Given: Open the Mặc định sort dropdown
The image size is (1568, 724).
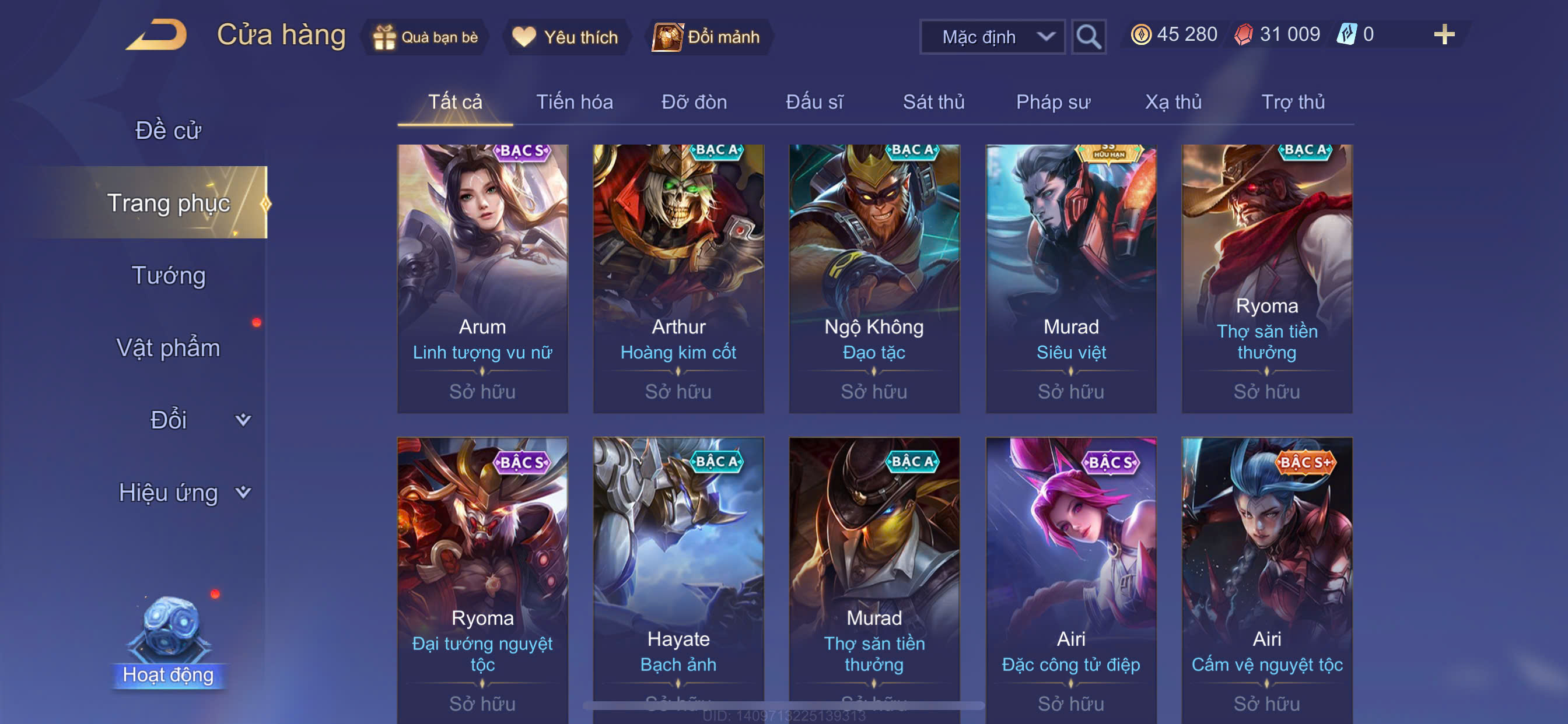Looking at the screenshot, I should point(992,37).
